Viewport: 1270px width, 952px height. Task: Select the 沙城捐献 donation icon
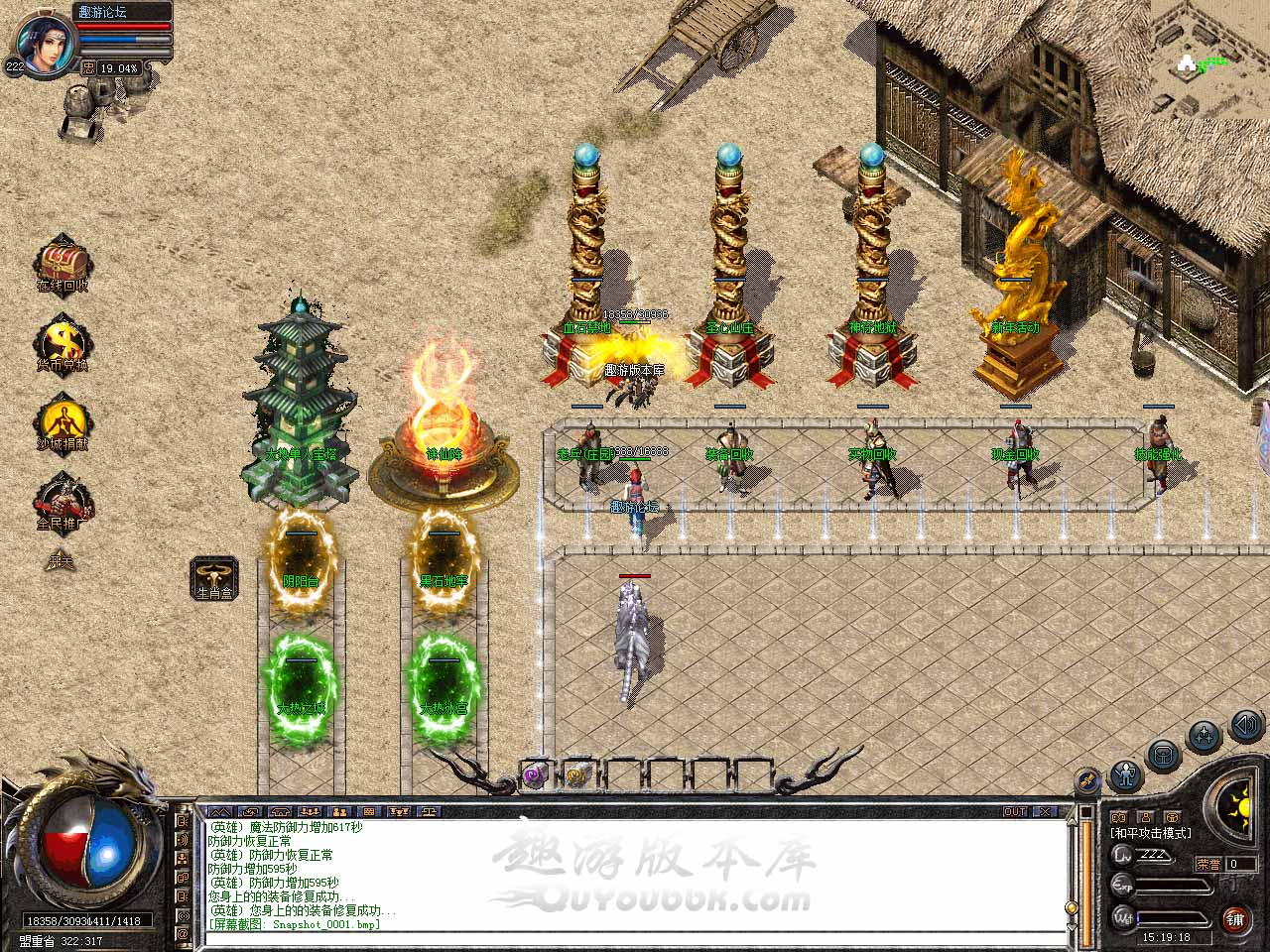coord(63,421)
